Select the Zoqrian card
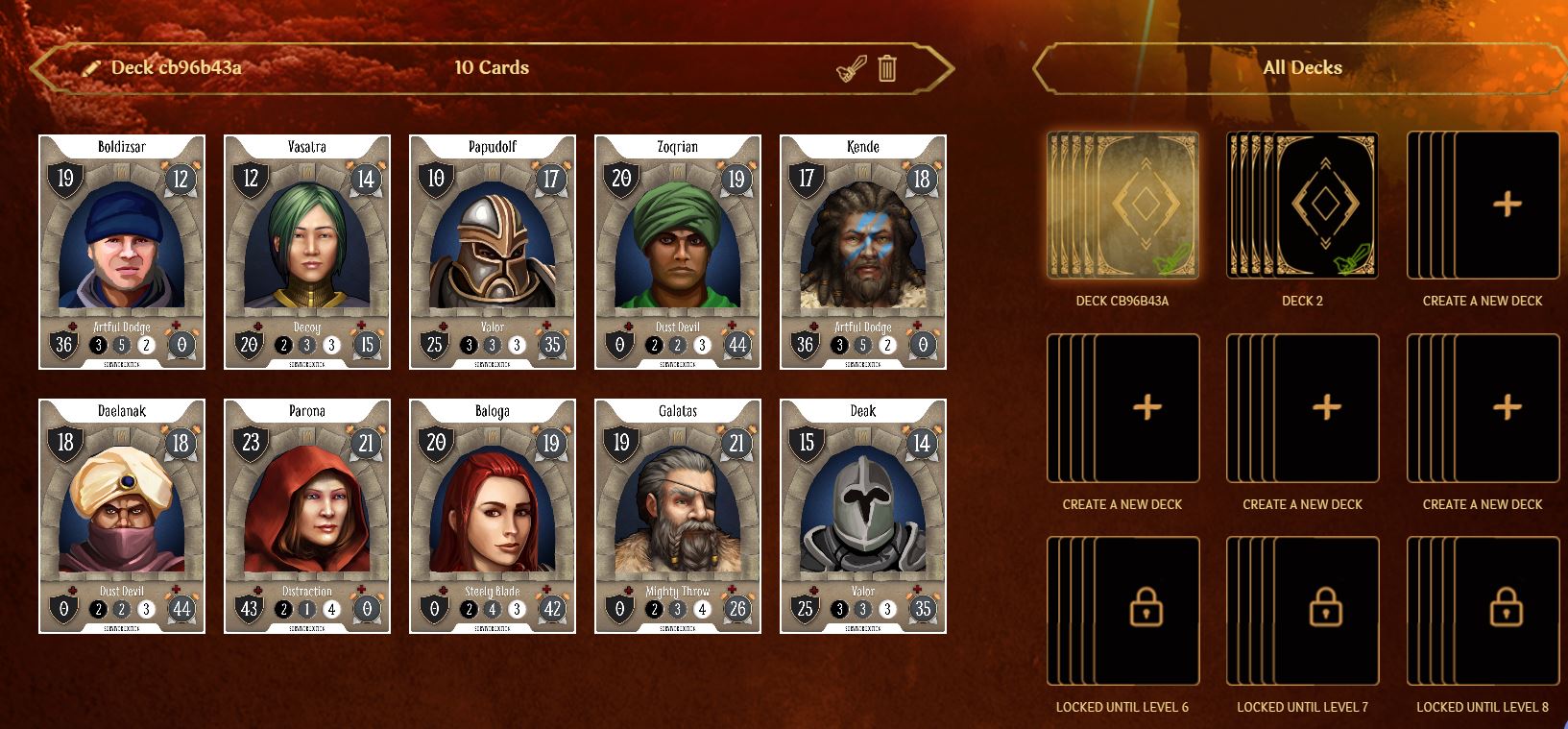 click(x=678, y=252)
